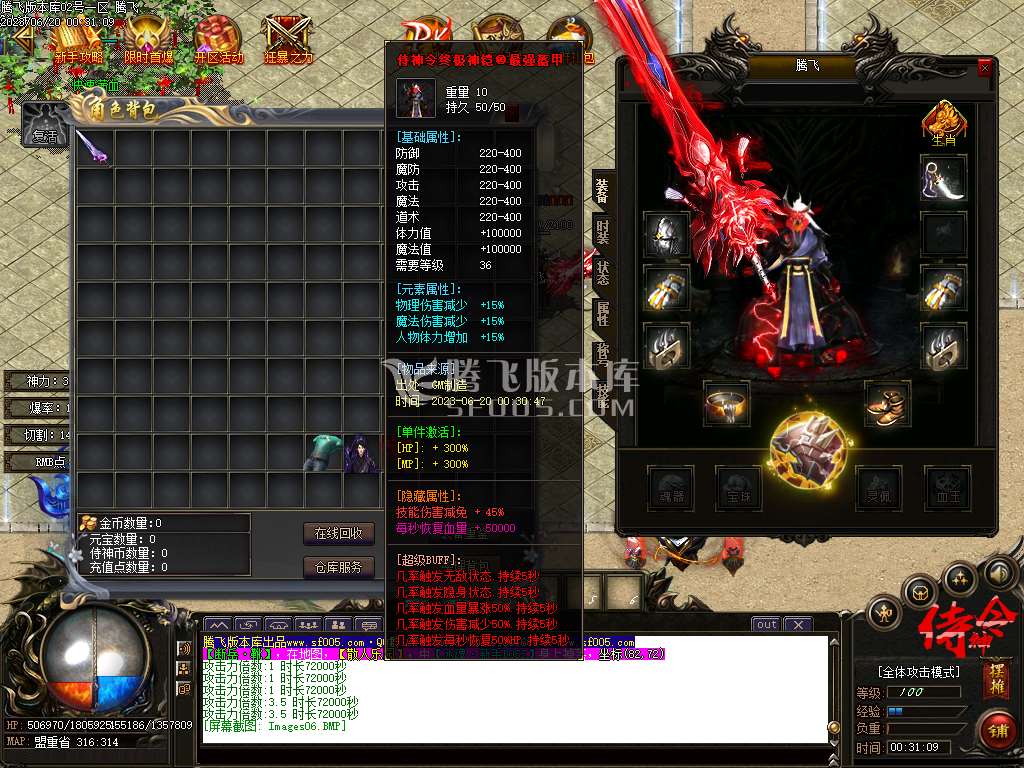This screenshot has width=1024, height=768.
Task: Switch to the 状态 status tab
Action: 602,273
